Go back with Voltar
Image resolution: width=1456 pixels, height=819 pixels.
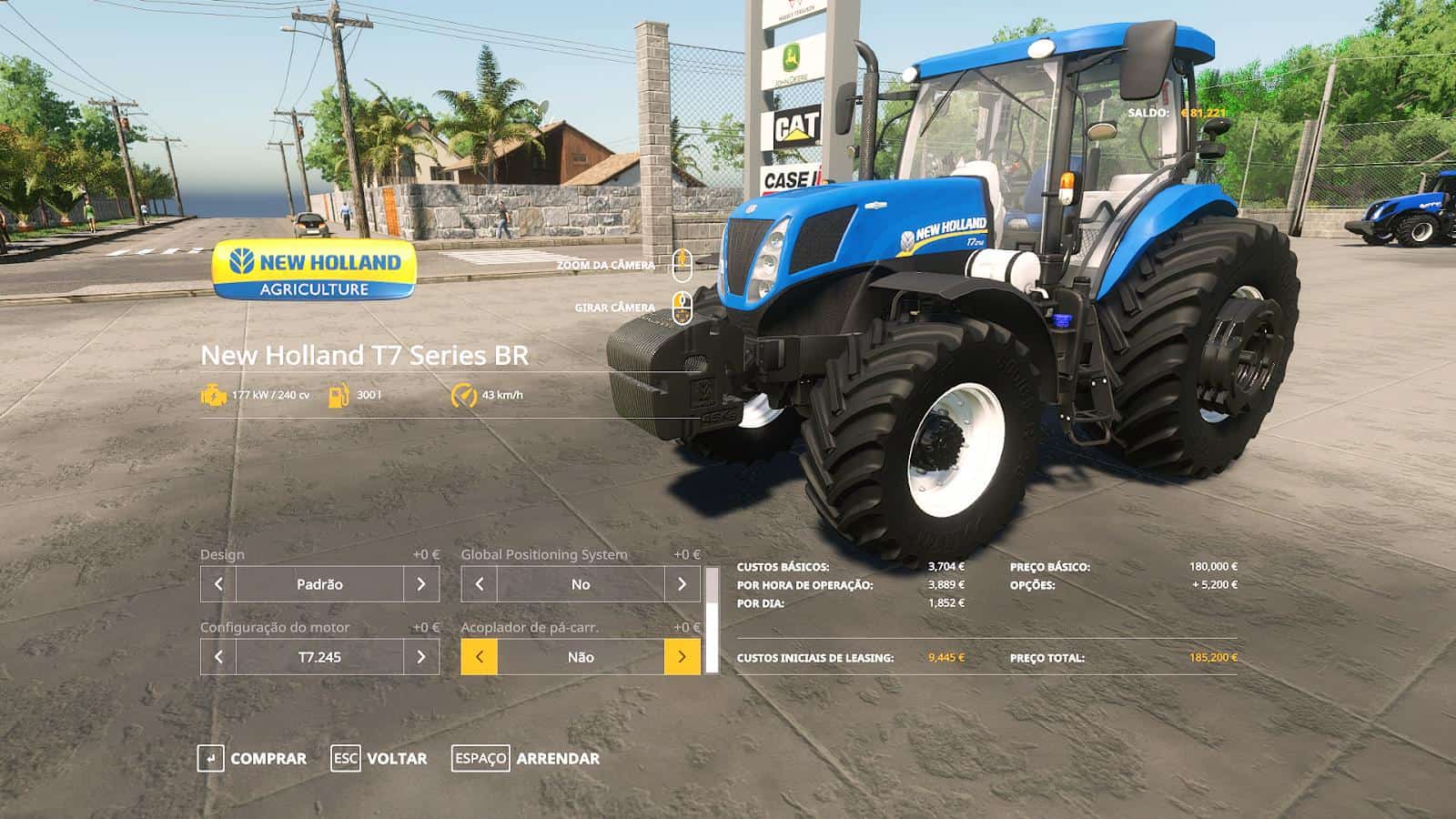pyautogui.click(x=379, y=758)
